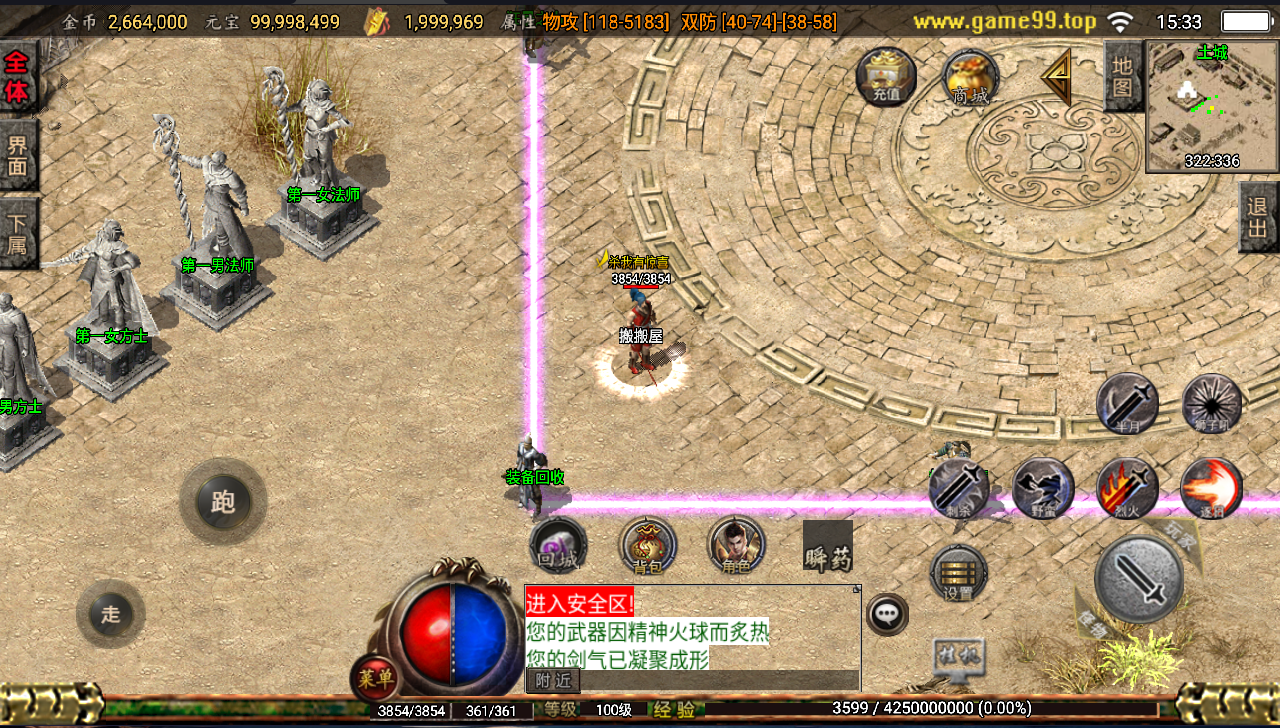
Task: Open the 背包 backpack
Action: 648,546
